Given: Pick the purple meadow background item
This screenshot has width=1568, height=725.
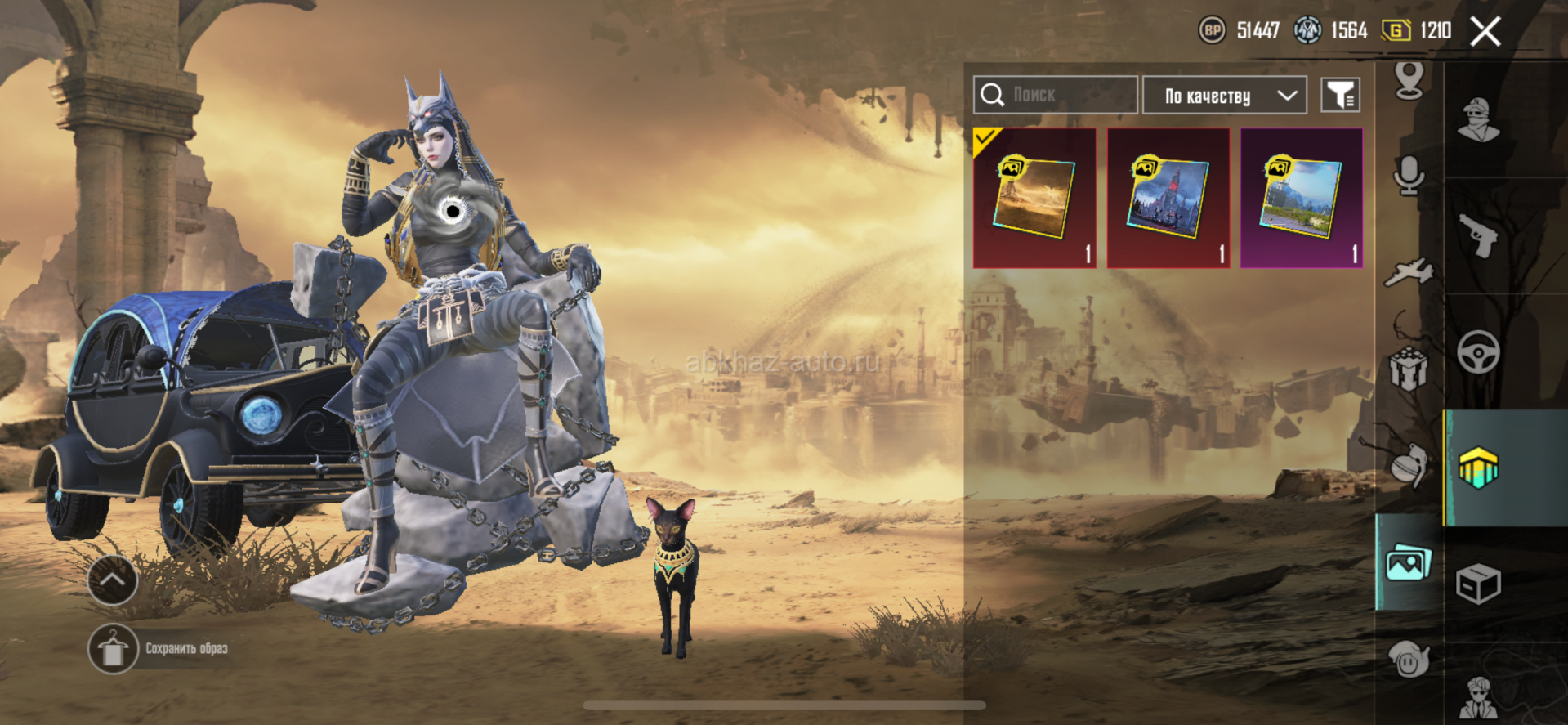Looking at the screenshot, I should click(1301, 198).
